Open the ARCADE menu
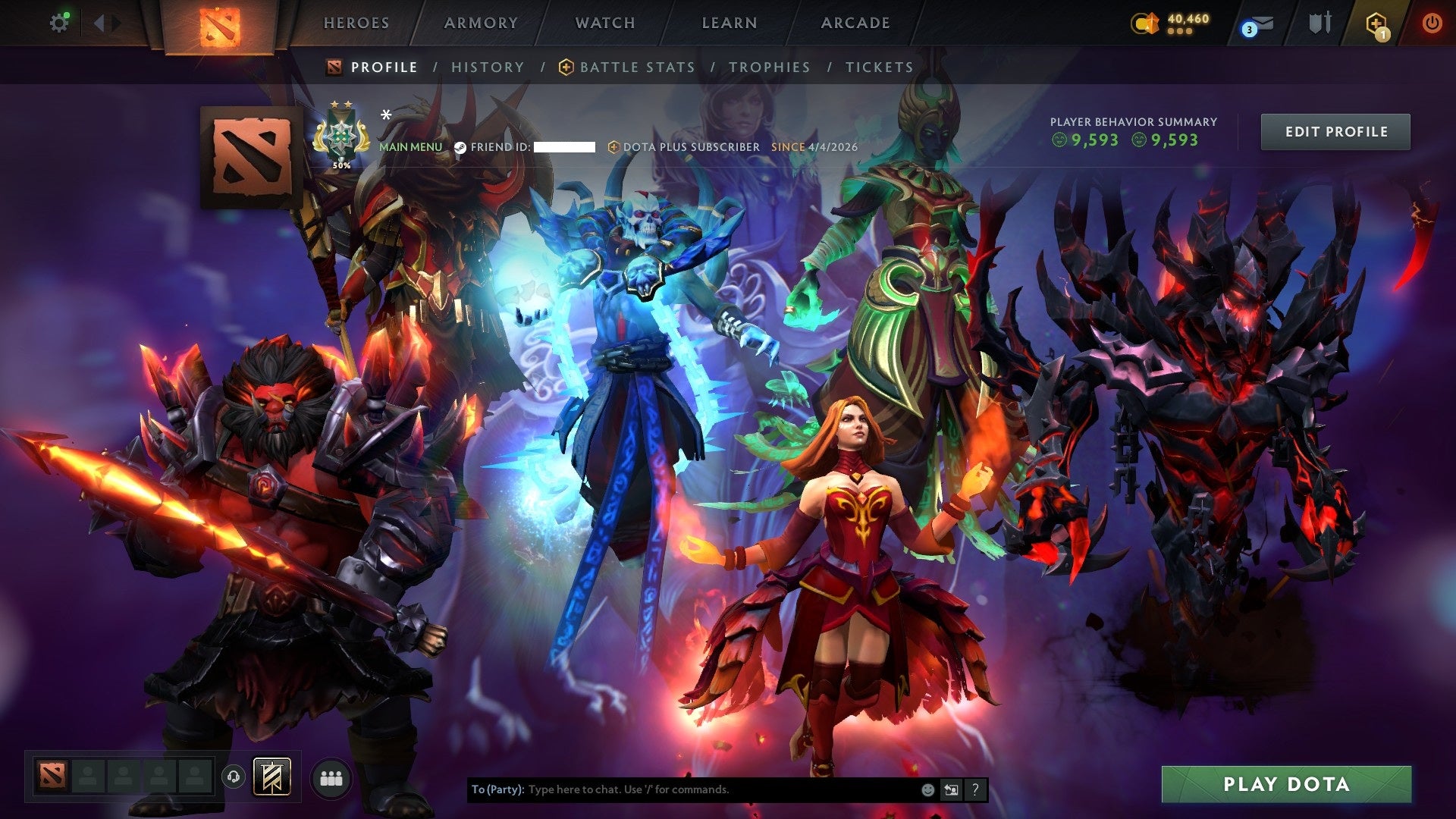Image resolution: width=1456 pixels, height=819 pixels. coord(855,23)
